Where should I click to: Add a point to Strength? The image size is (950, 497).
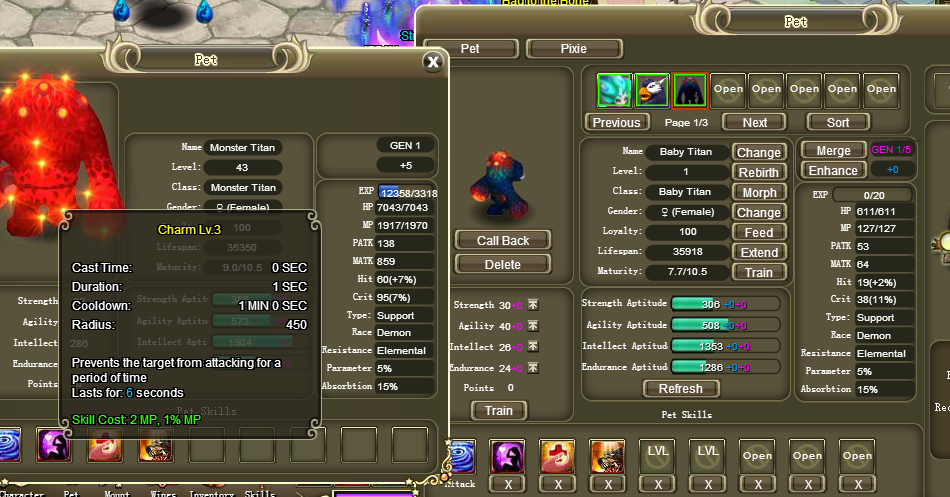533,305
